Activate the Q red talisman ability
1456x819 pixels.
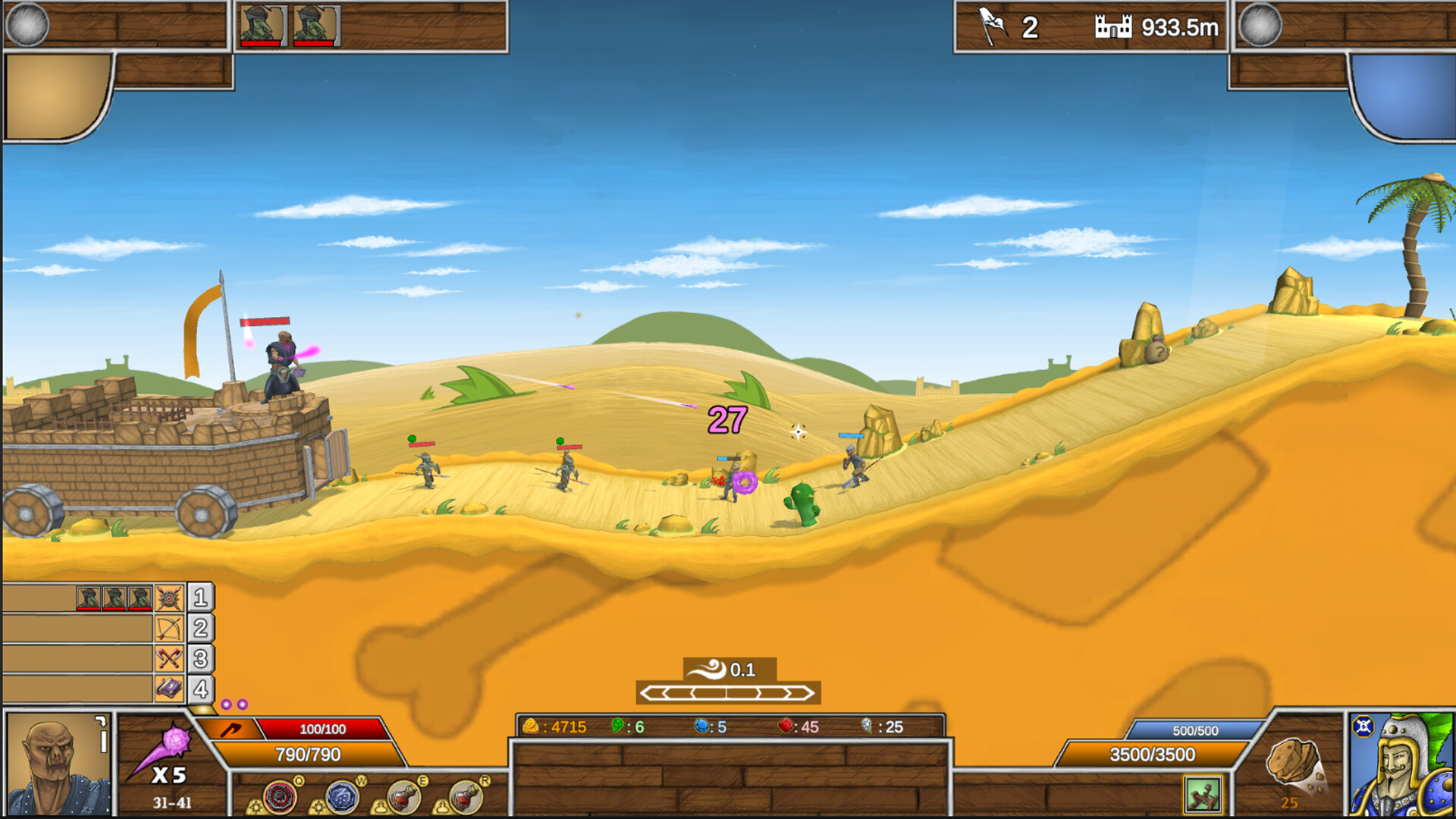click(281, 796)
